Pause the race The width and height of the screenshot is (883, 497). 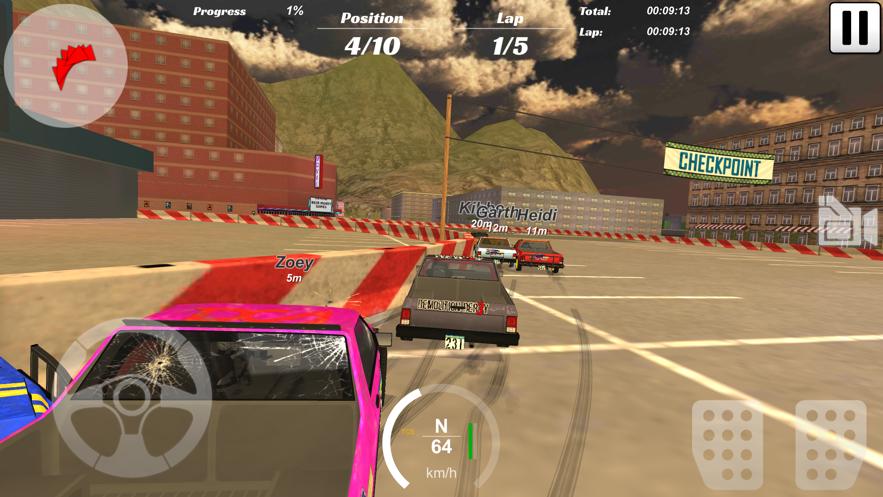[x=854, y=28]
